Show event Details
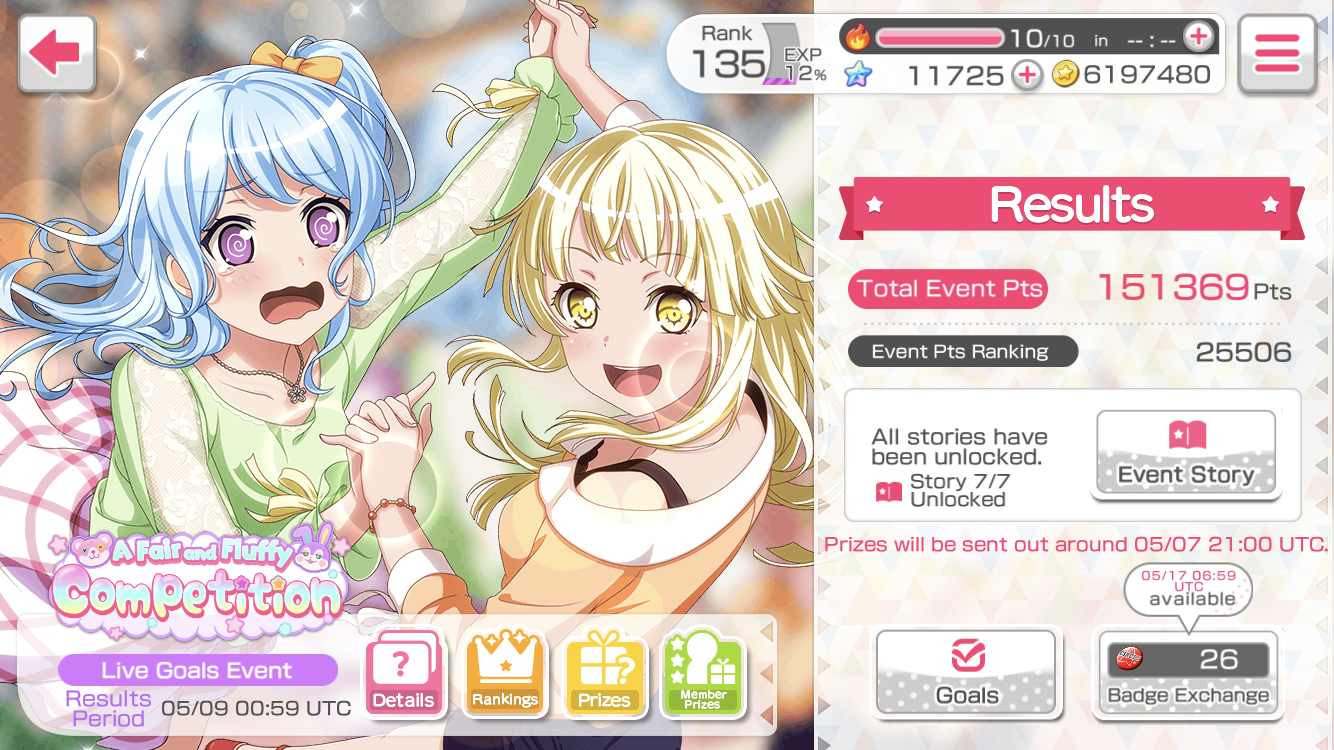This screenshot has width=1334, height=750. [x=404, y=673]
